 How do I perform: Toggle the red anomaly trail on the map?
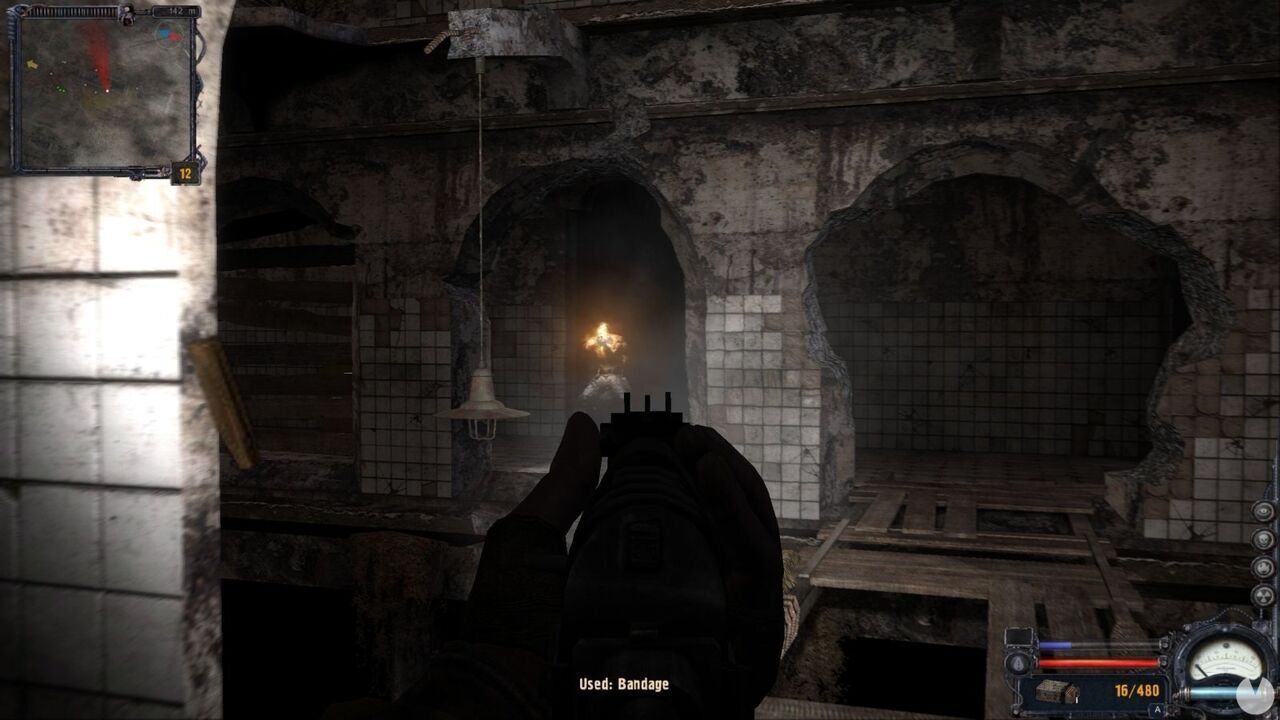pyautogui.click(x=99, y=56)
